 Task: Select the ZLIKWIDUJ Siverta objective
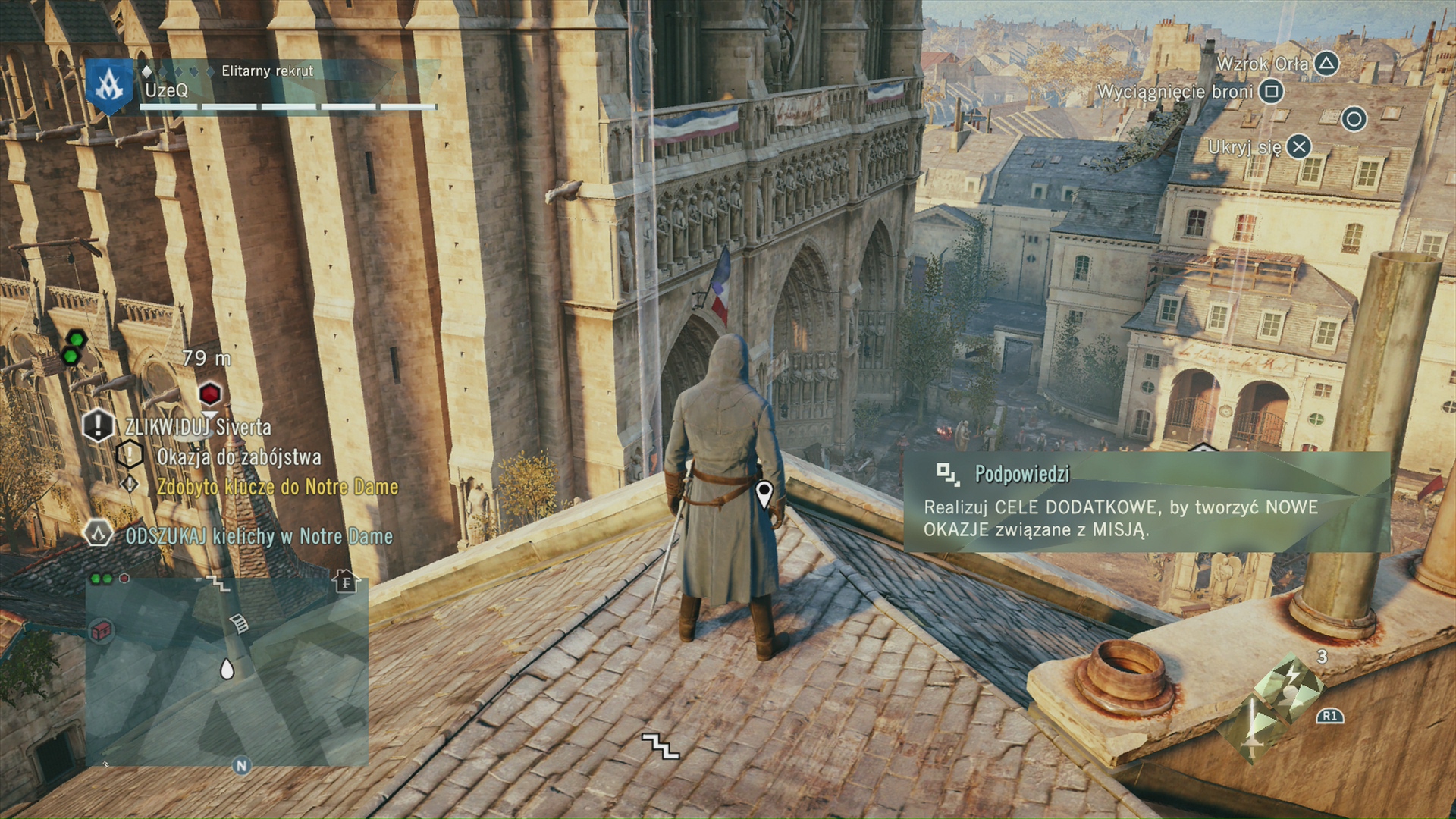coord(197,427)
